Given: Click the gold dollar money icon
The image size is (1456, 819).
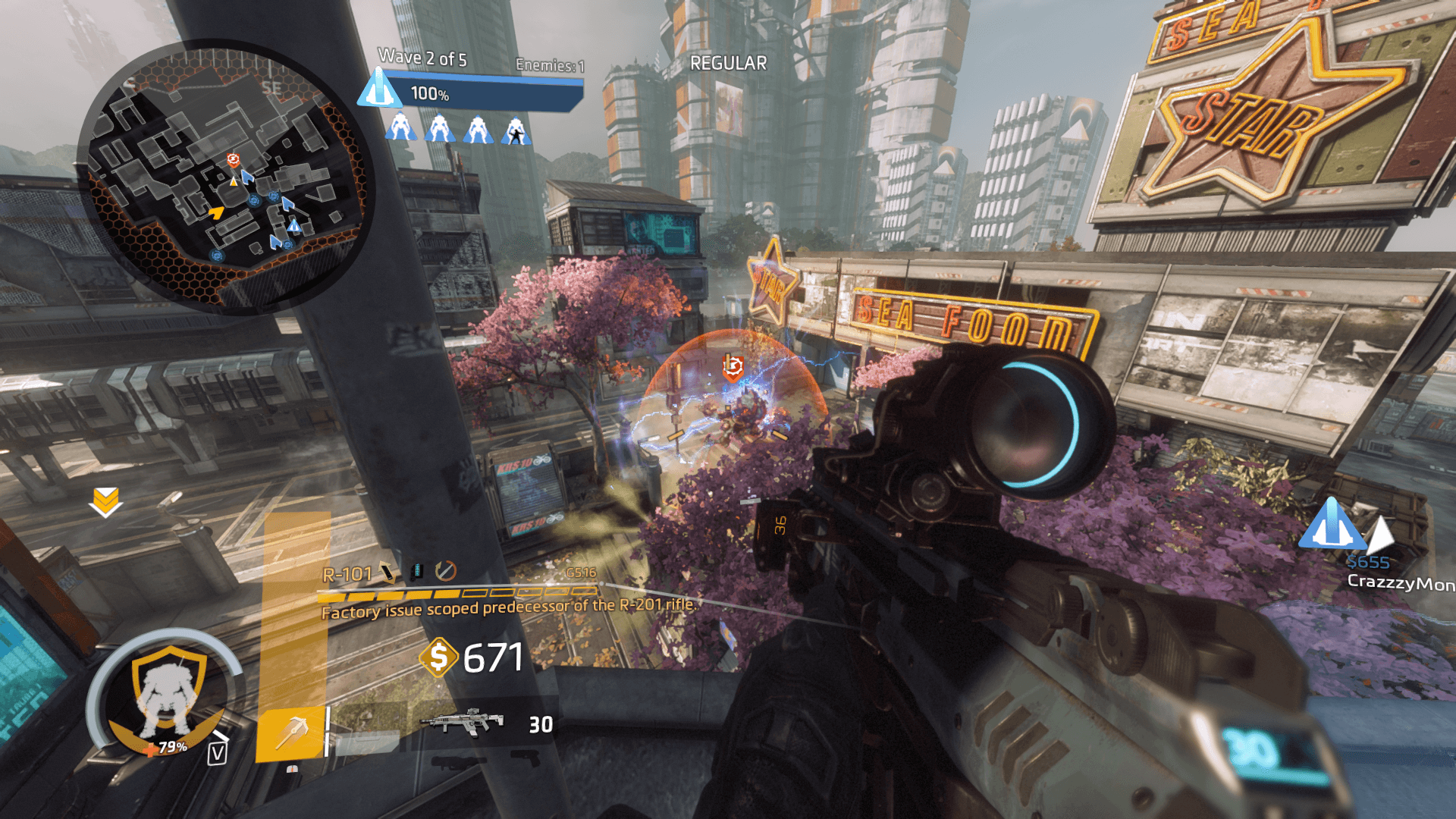Looking at the screenshot, I should pos(438,657).
